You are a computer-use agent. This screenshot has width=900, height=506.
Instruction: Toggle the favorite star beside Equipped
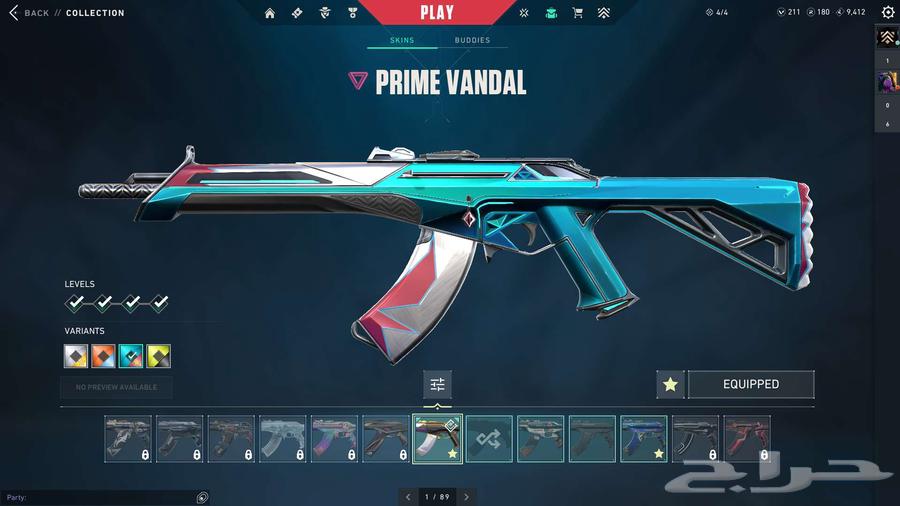pos(670,384)
